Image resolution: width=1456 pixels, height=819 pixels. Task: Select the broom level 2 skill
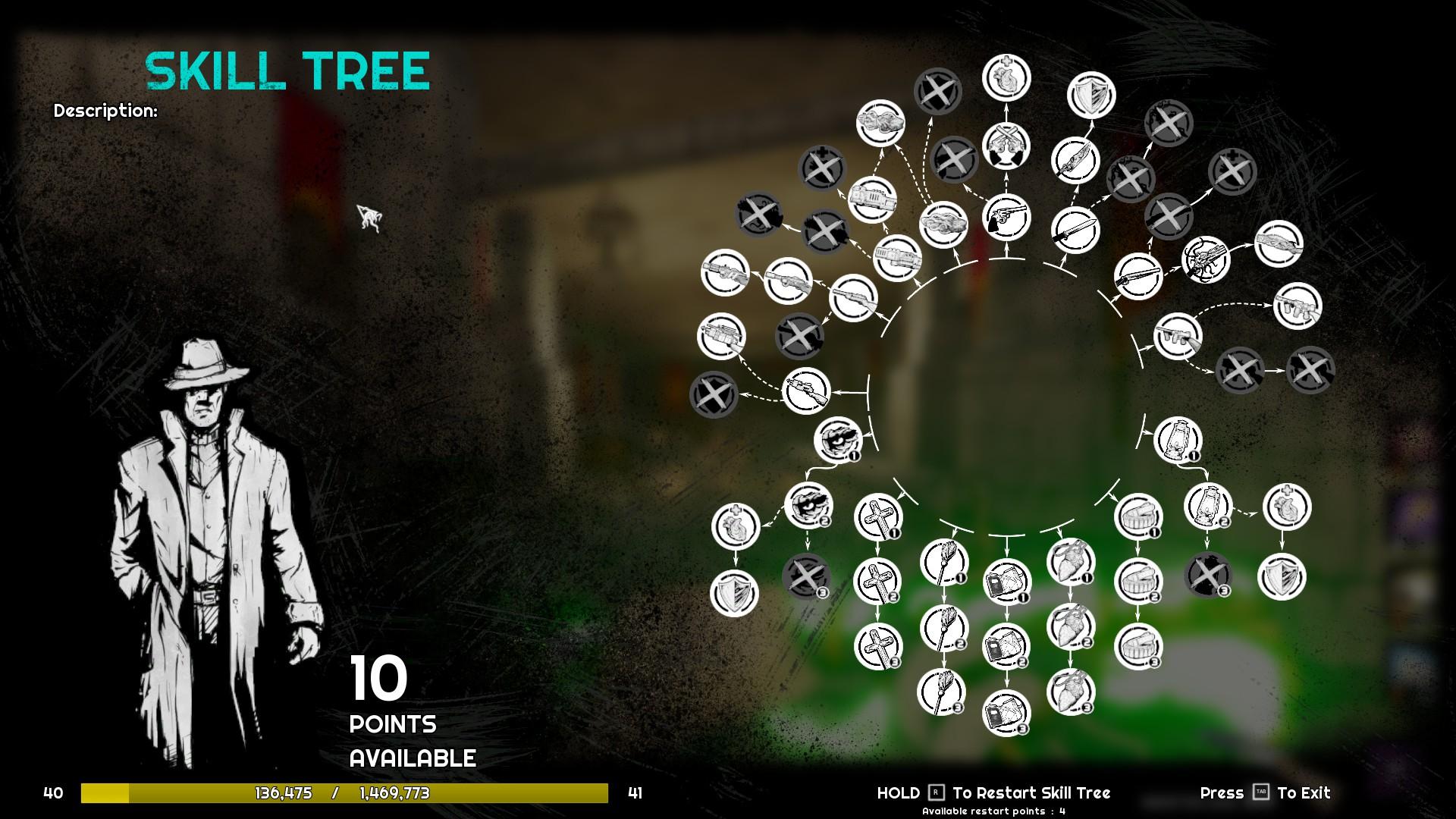(x=943, y=628)
